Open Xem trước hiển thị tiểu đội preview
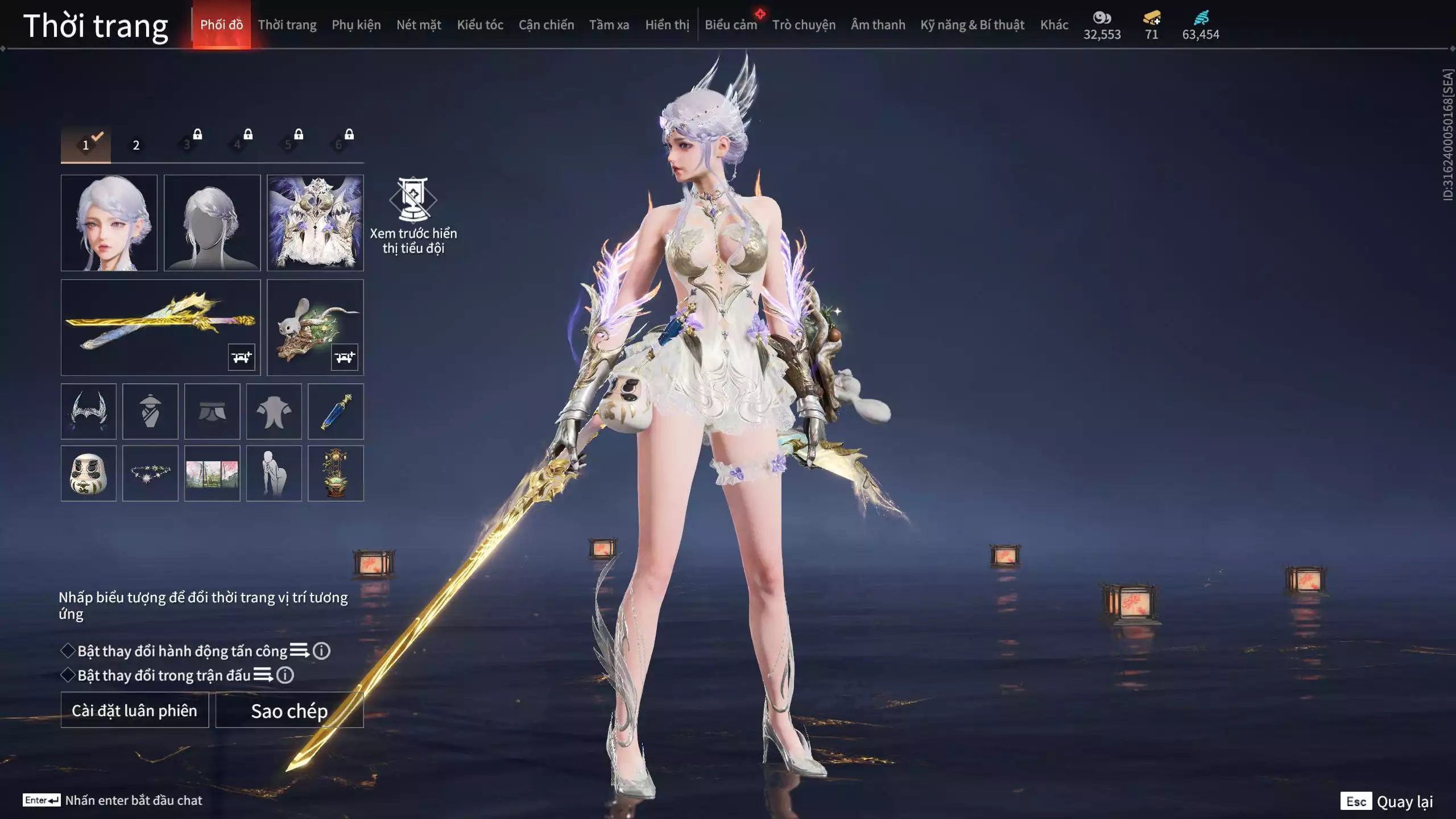 pyautogui.click(x=413, y=216)
